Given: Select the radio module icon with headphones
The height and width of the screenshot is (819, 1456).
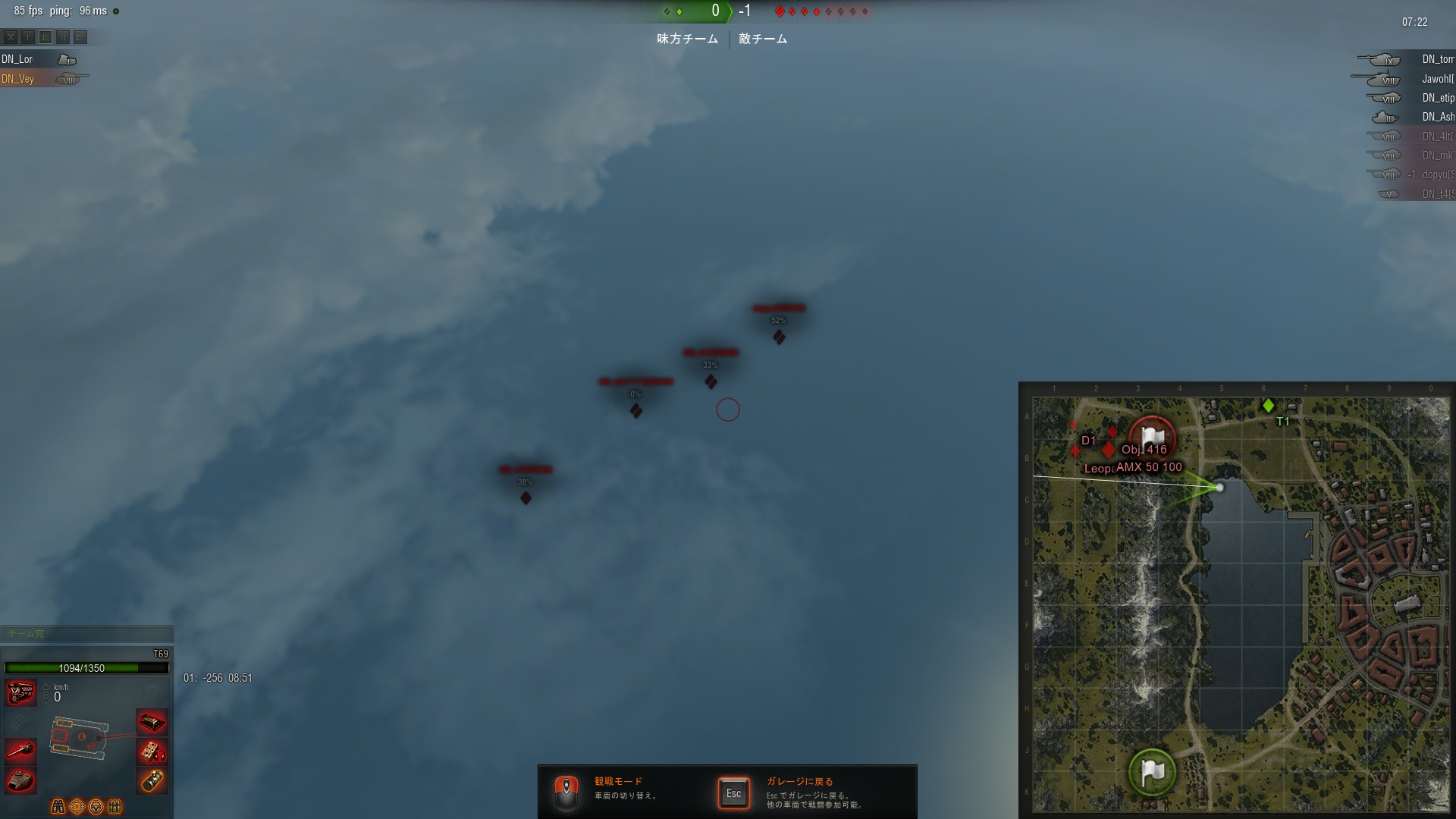Looking at the screenshot, I should point(152,752).
